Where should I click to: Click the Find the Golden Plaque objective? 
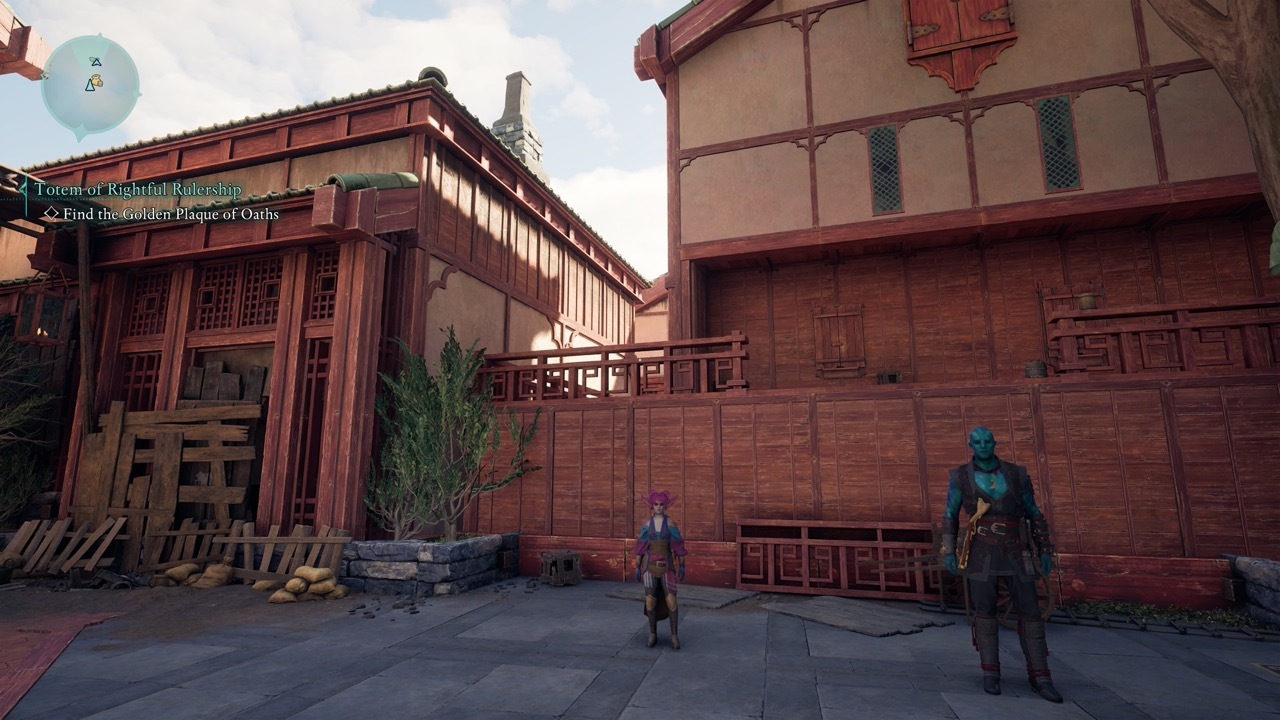(170, 214)
